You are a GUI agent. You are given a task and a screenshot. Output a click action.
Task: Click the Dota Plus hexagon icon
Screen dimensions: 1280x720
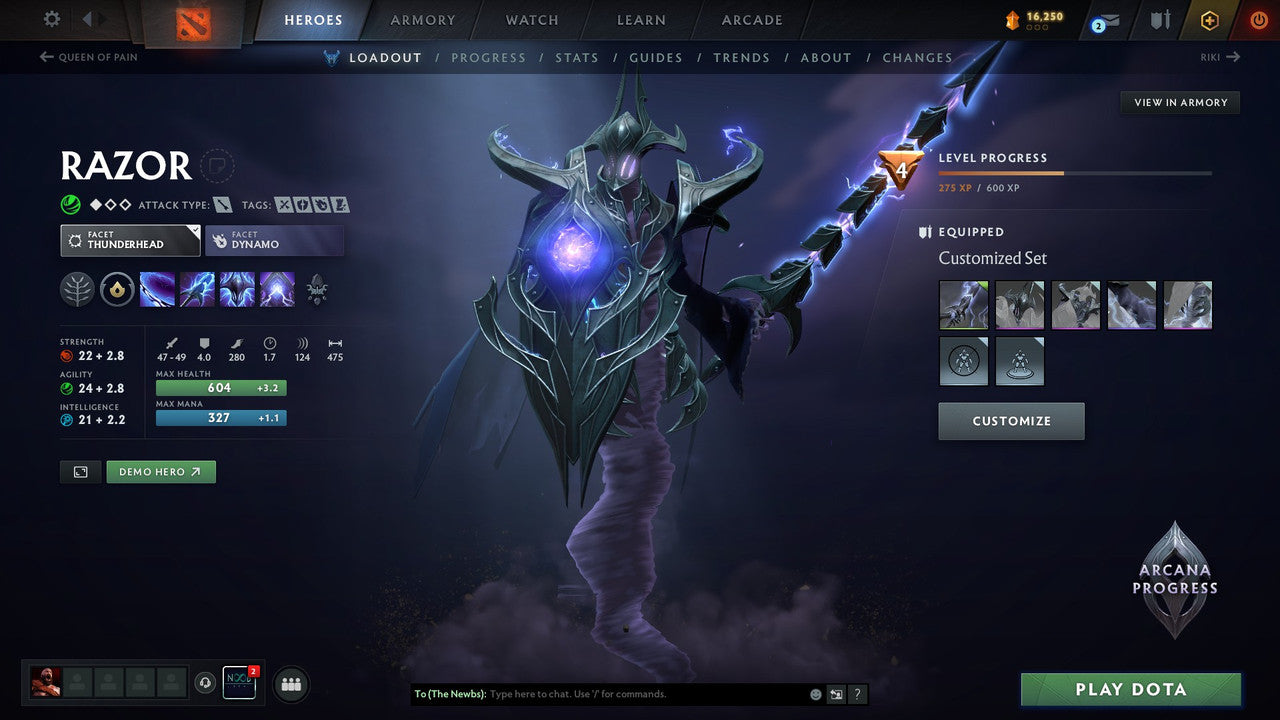pos(1209,20)
